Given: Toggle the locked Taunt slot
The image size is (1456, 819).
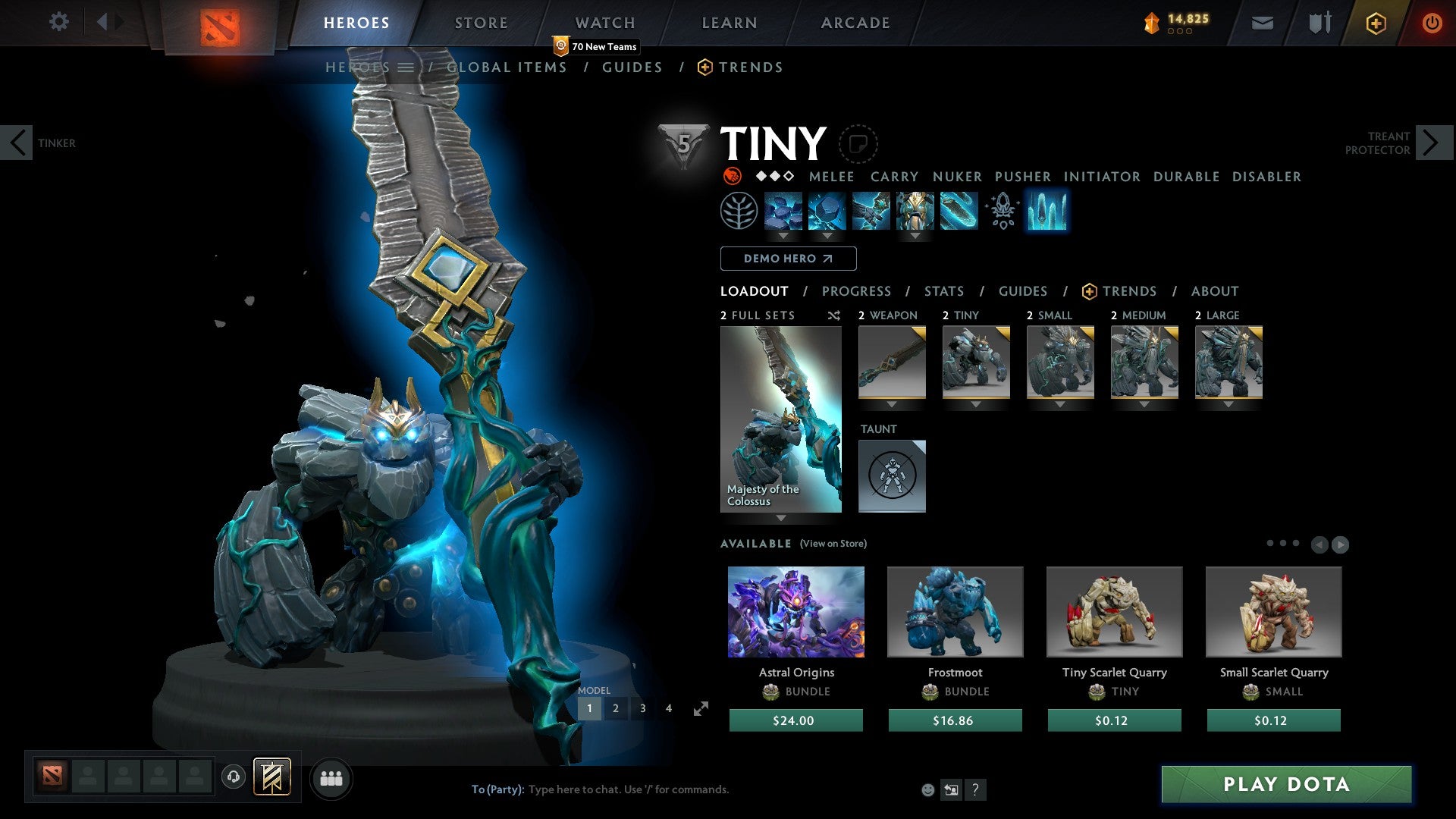Looking at the screenshot, I should pyautogui.click(x=892, y=476).
